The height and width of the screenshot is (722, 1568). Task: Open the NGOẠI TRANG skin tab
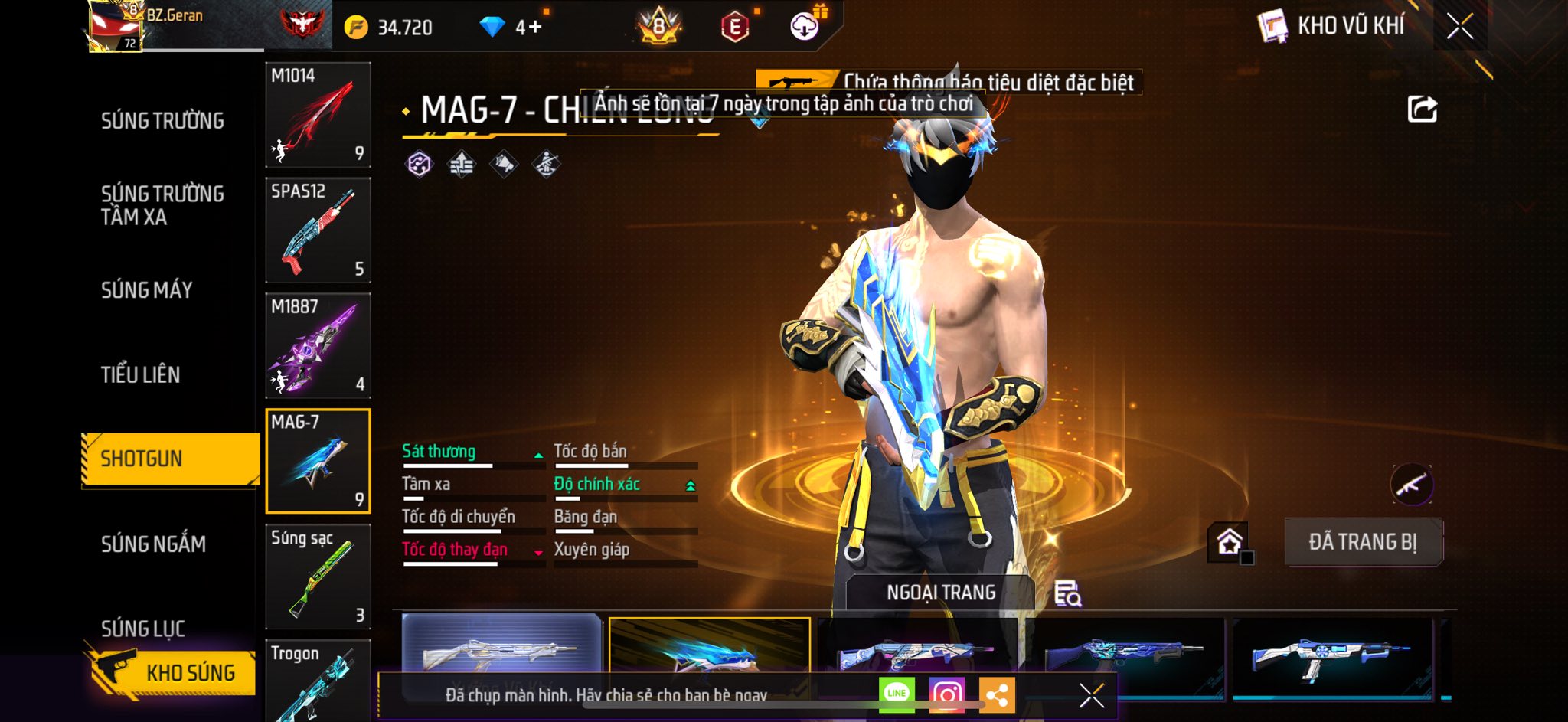click(x=941, y=593)
